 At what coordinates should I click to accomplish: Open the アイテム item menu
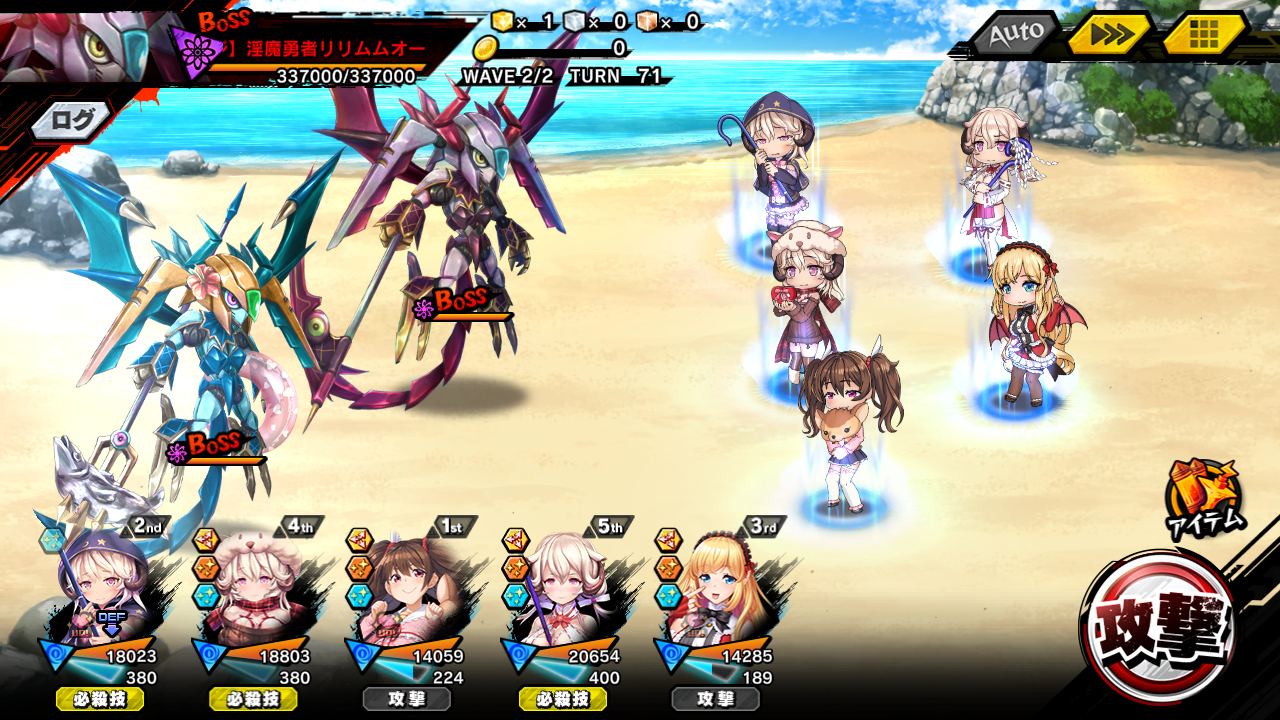point(1204,498)
